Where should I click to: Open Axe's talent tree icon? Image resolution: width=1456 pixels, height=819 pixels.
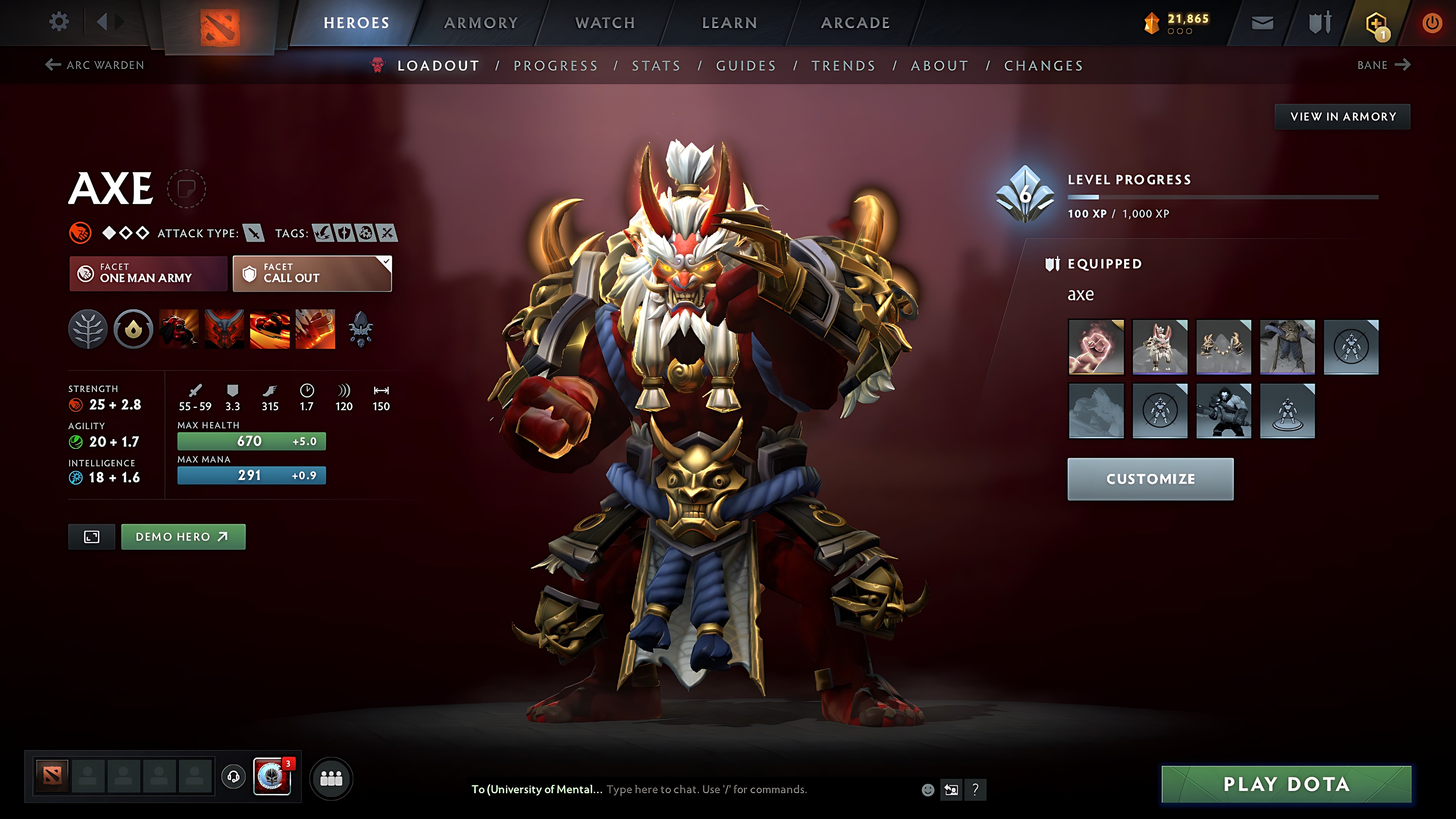tap(88, 330)
